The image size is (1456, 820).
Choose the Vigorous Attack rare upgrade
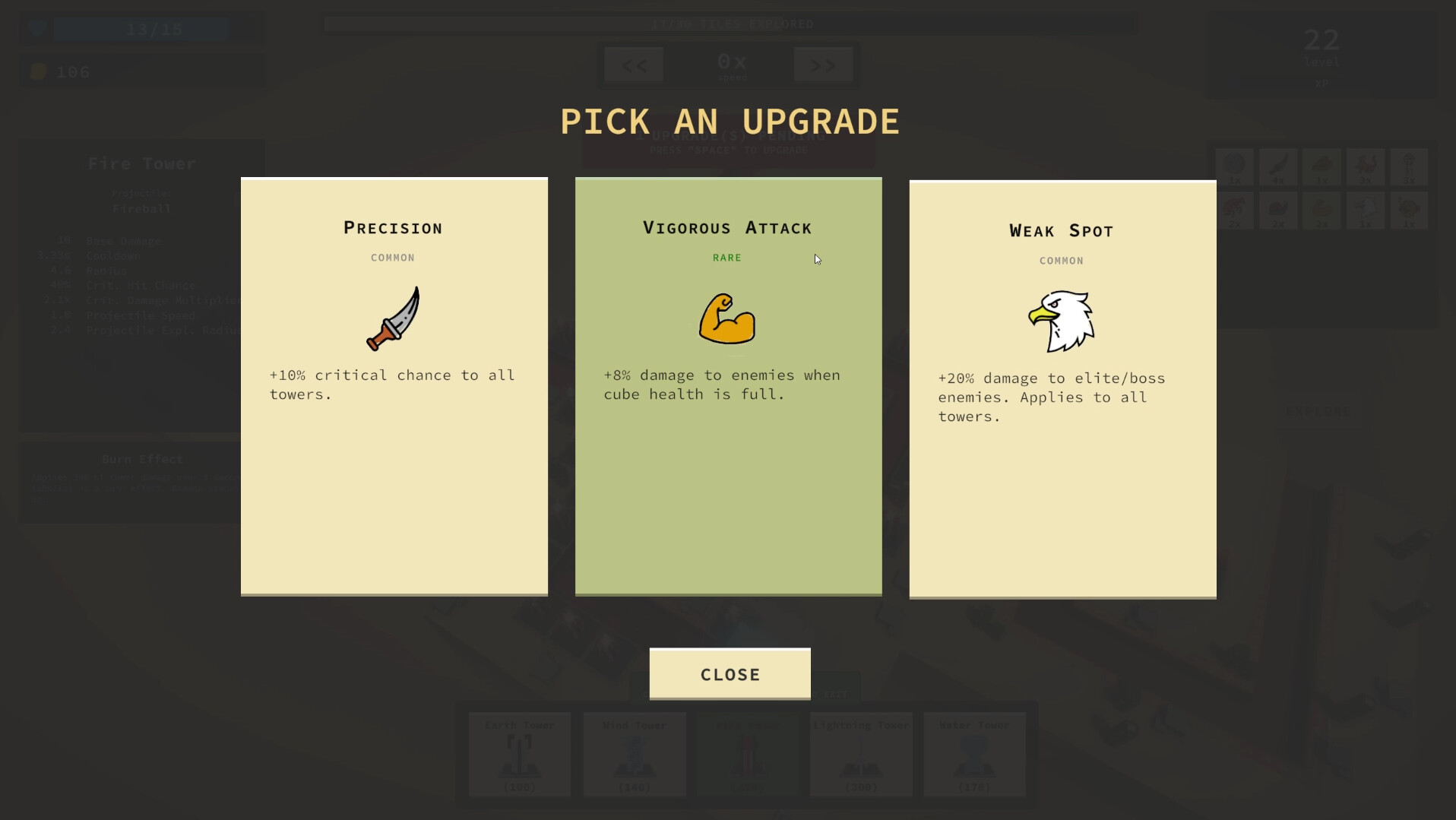tap(728, 388)
